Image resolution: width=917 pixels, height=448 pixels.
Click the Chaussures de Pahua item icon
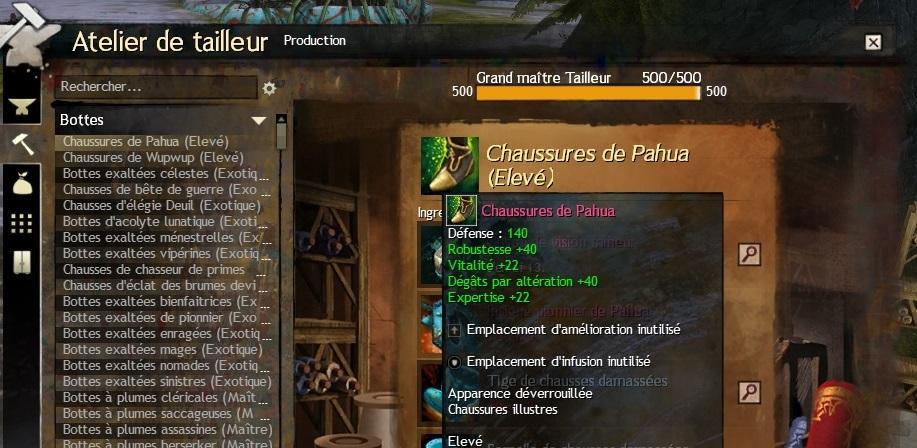pos(449,165)
